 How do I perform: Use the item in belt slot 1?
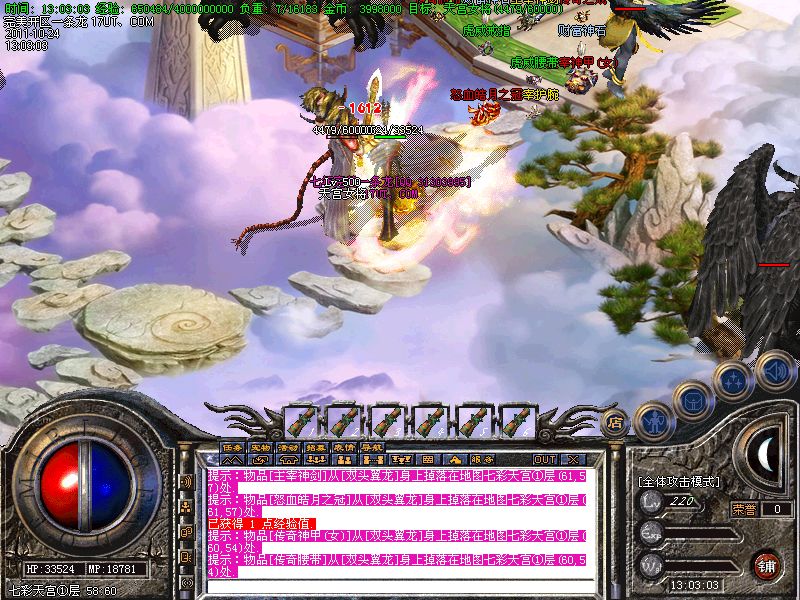(x=301, y=420)
